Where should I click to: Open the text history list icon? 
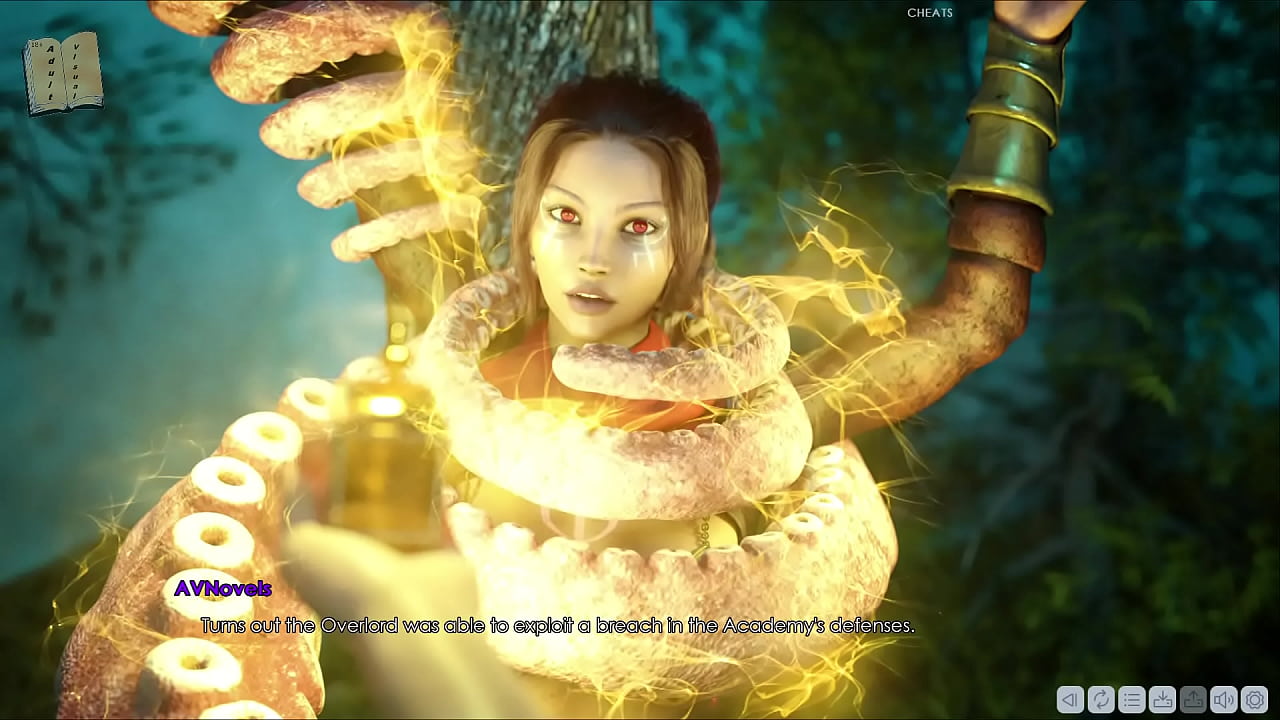point(1131,700)
